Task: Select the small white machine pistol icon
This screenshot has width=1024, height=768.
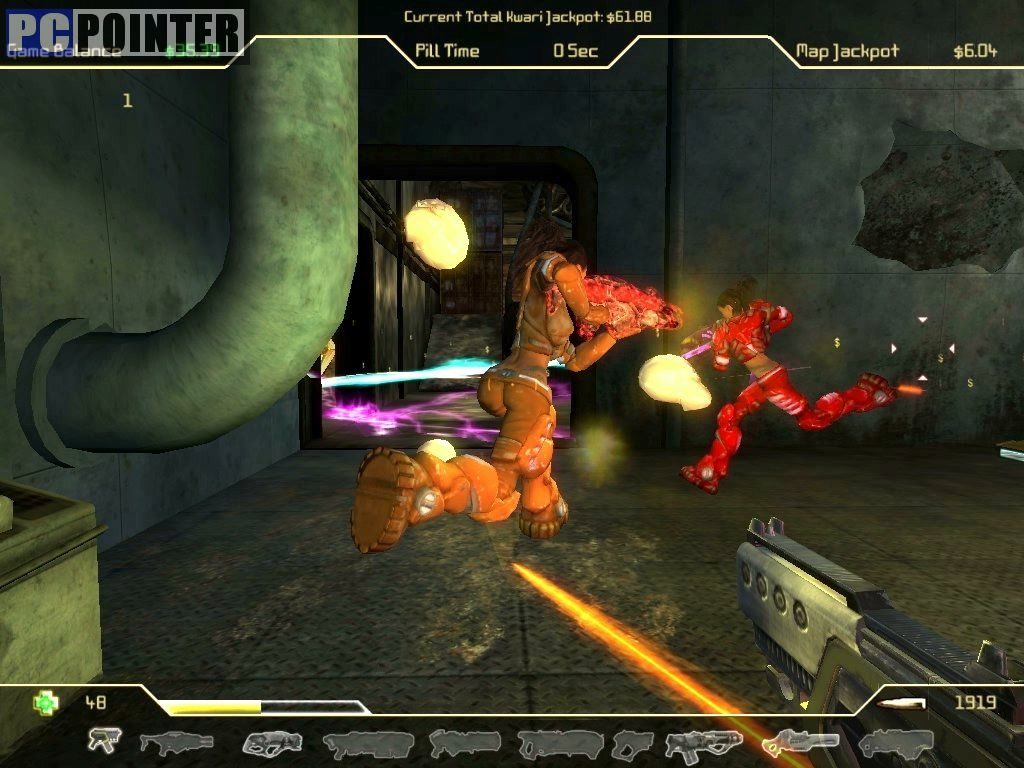Action: [x=102, y=740]
